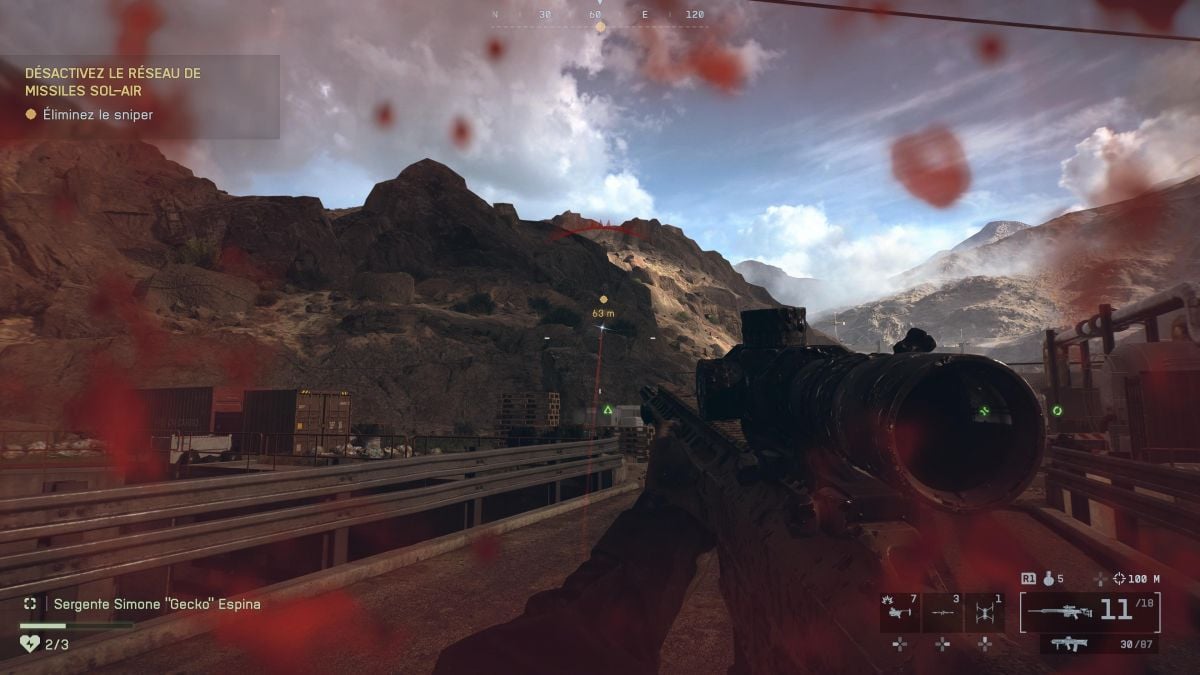Switch to the secondary assault rifle
The height and width of the screenshot is (675, 1200).
click(1070, 644)
